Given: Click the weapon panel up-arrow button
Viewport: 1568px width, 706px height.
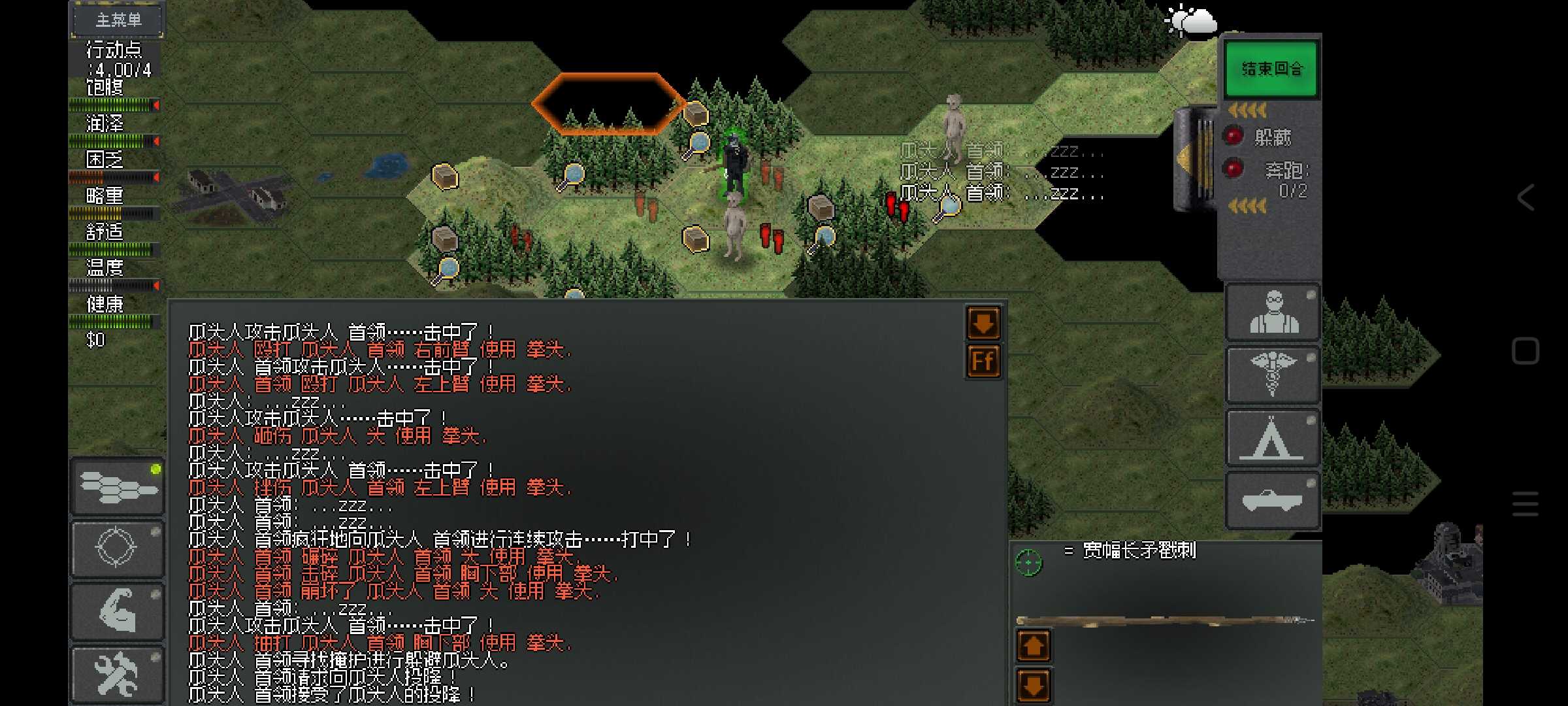Looking at the screenshot, I should [1034, 646].
